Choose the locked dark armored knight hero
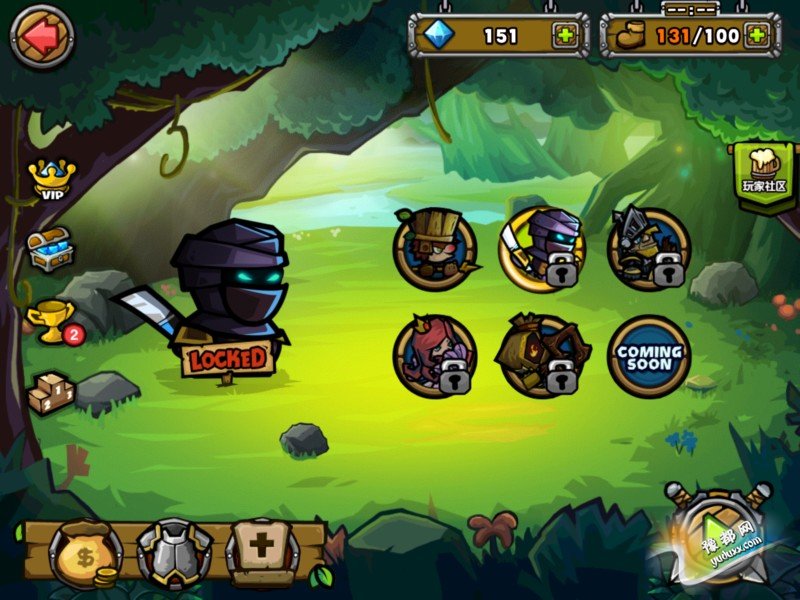Image resolution: width=800 pixels, height=600 pixels. tap(649, 249)
